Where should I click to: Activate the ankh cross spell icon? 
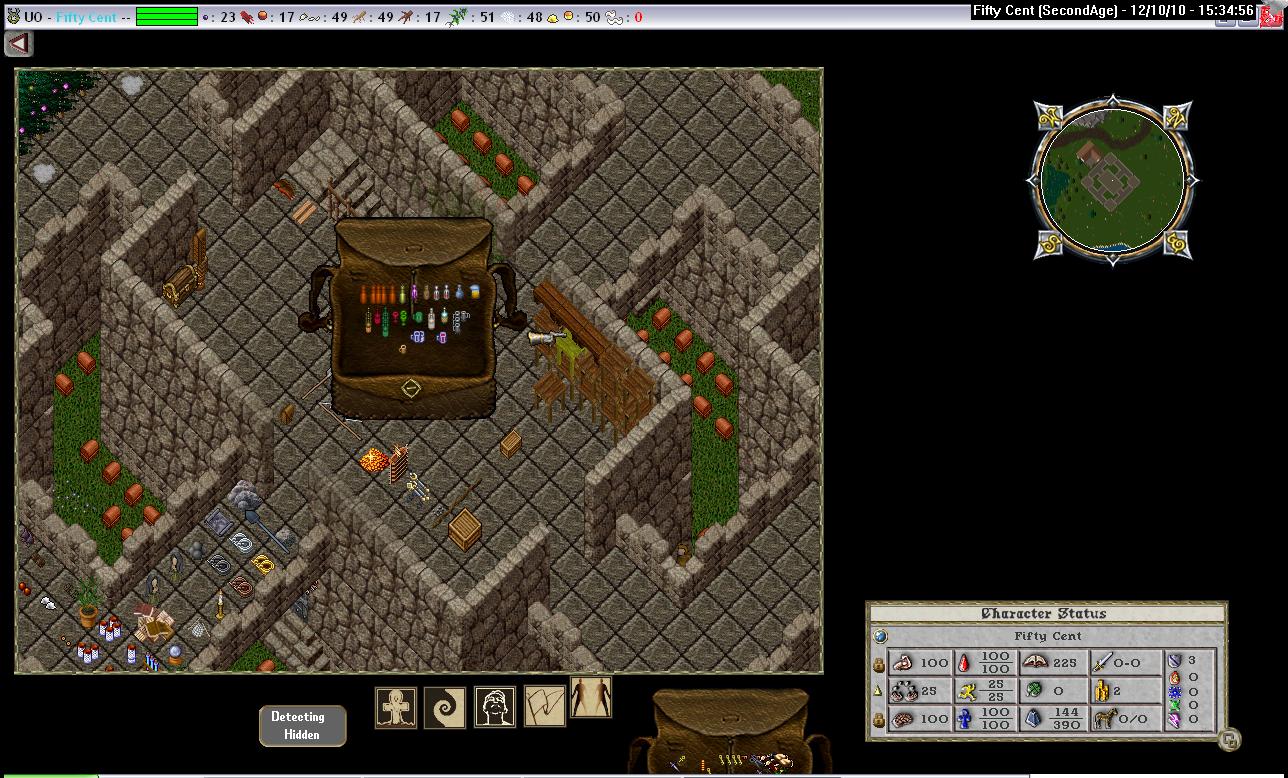click(x=396, y=708)
